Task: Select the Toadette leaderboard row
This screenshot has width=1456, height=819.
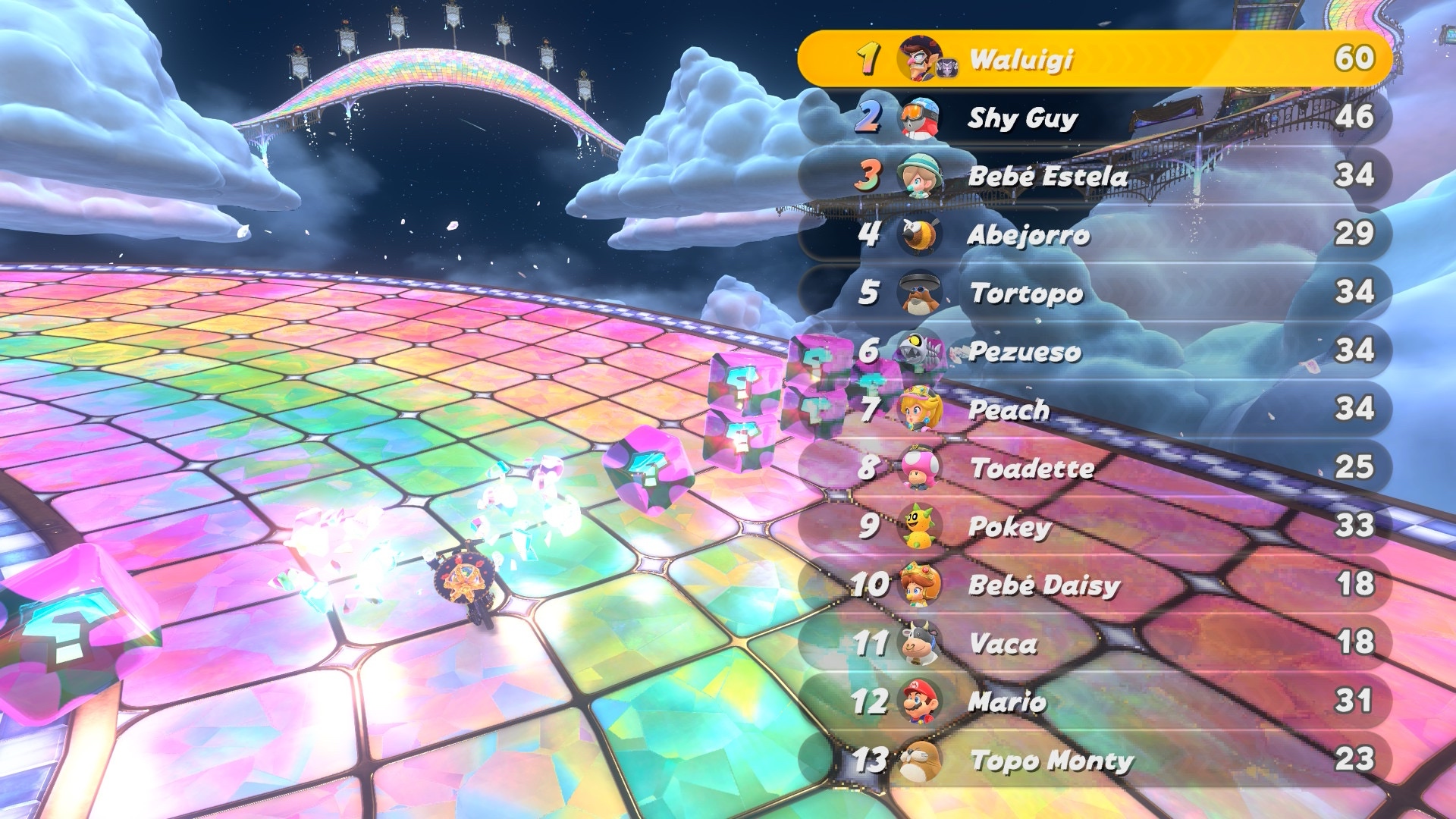Action: pos(1095,468)
